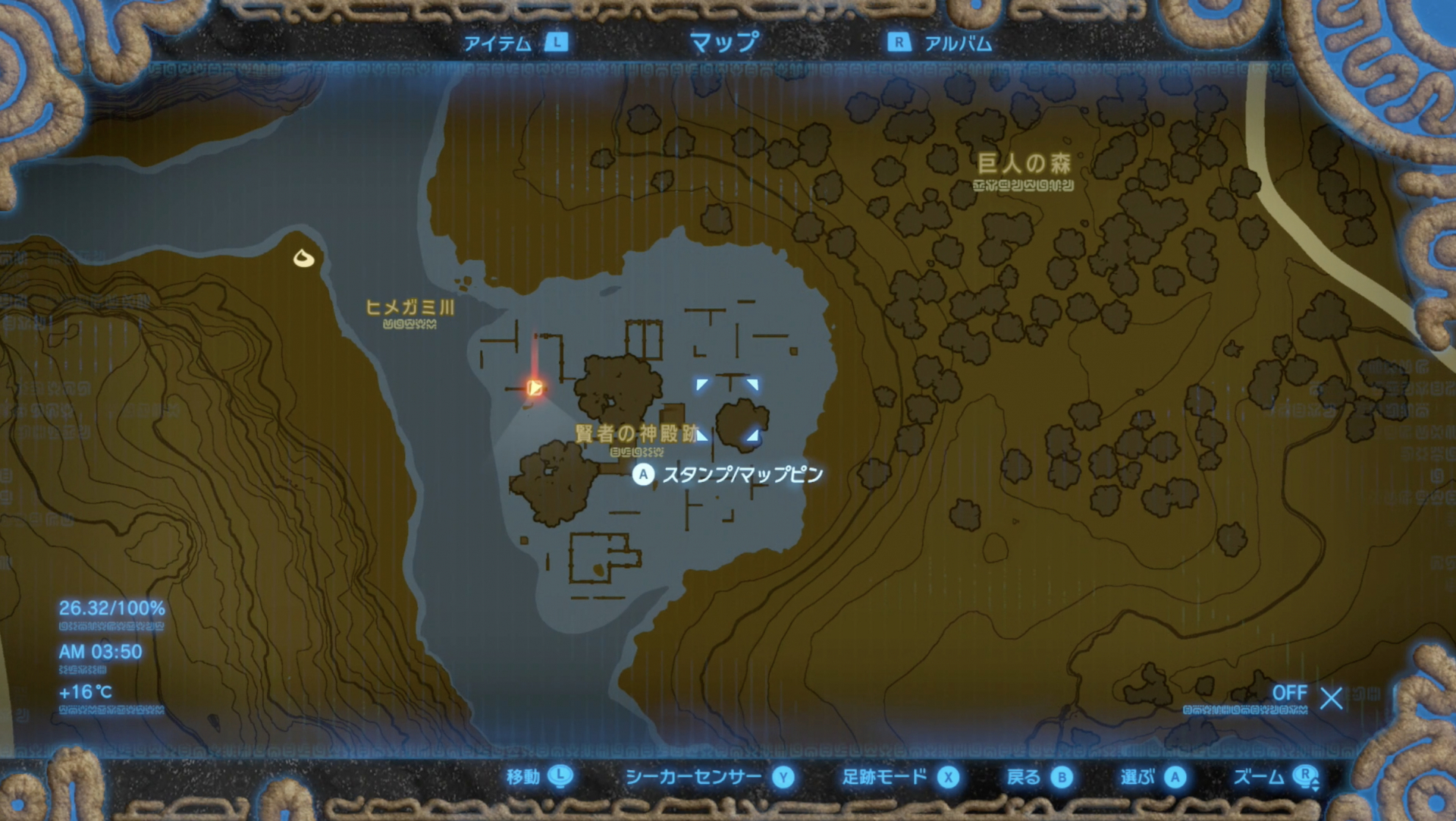This screenshot has height=821, width=1456.
Task: Click the X button icon for 足跡モード
Action: 950,777
